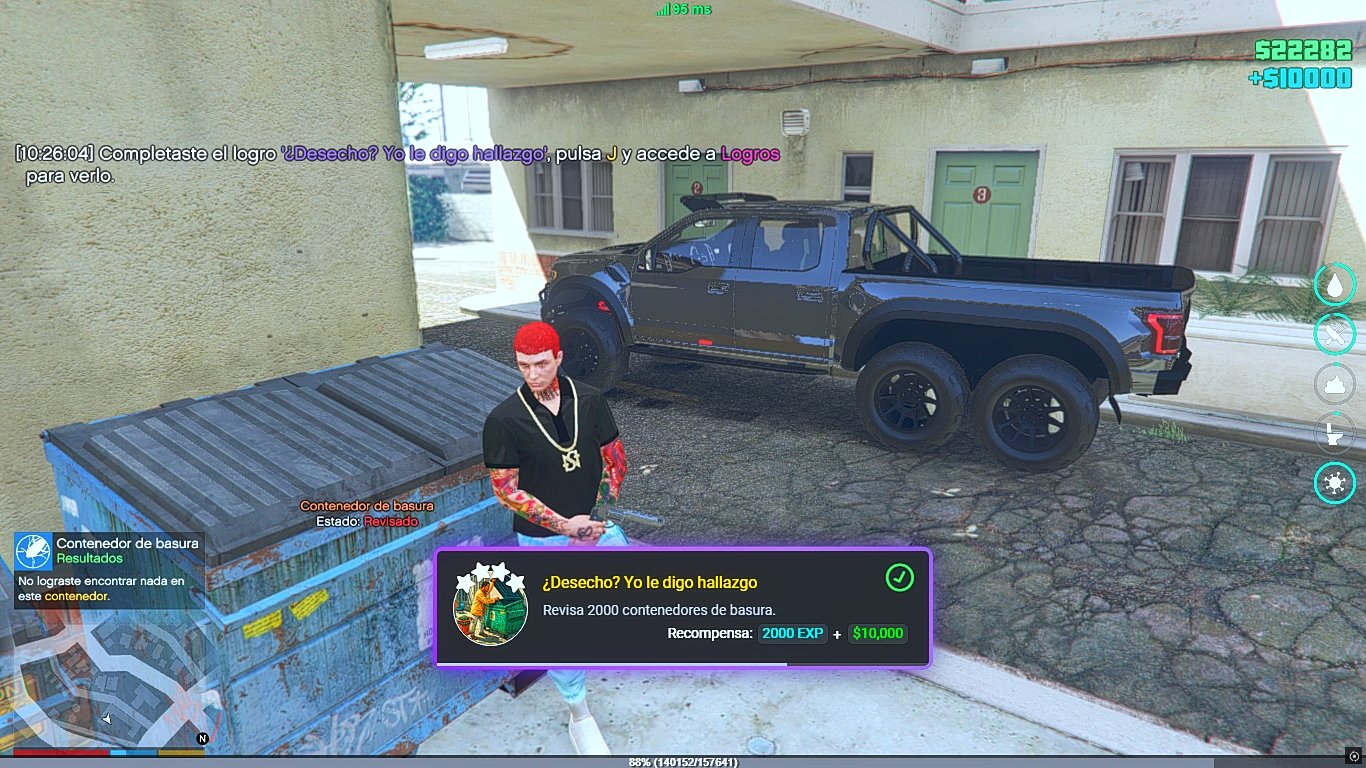This screenshot has width=1366, height=768.
Task: Click the $10,000 reward badge
Action: (x=878, y=633)
